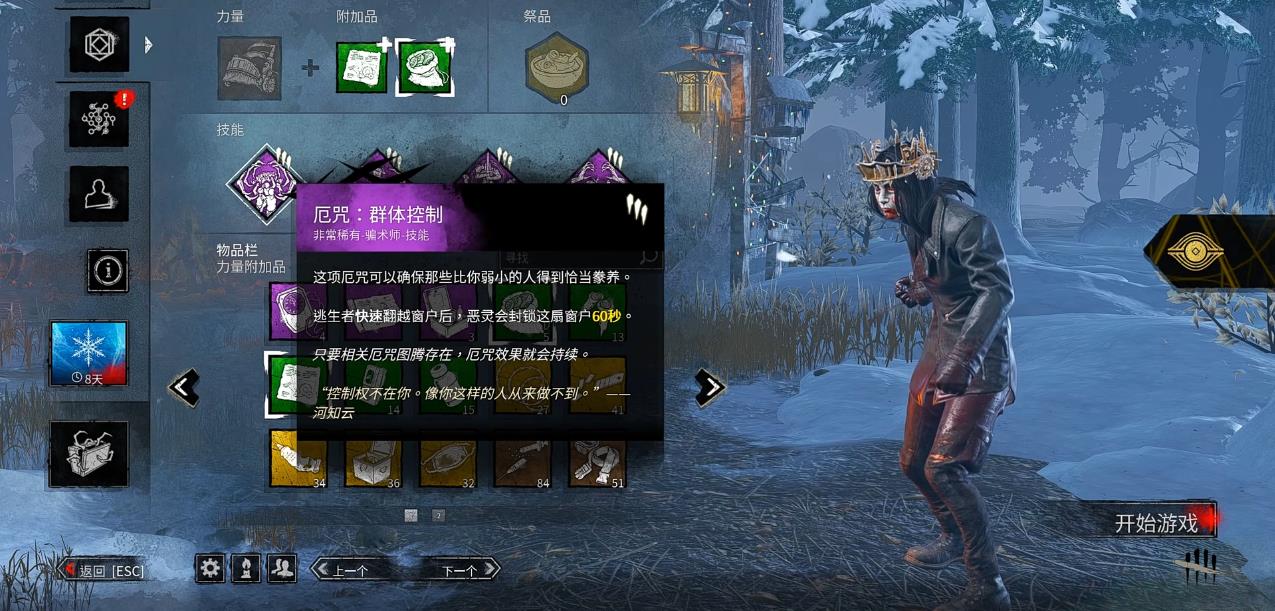1275x611 pixels.
Task: Open the character silhouette tab
Action: click(x=99, y=194)
